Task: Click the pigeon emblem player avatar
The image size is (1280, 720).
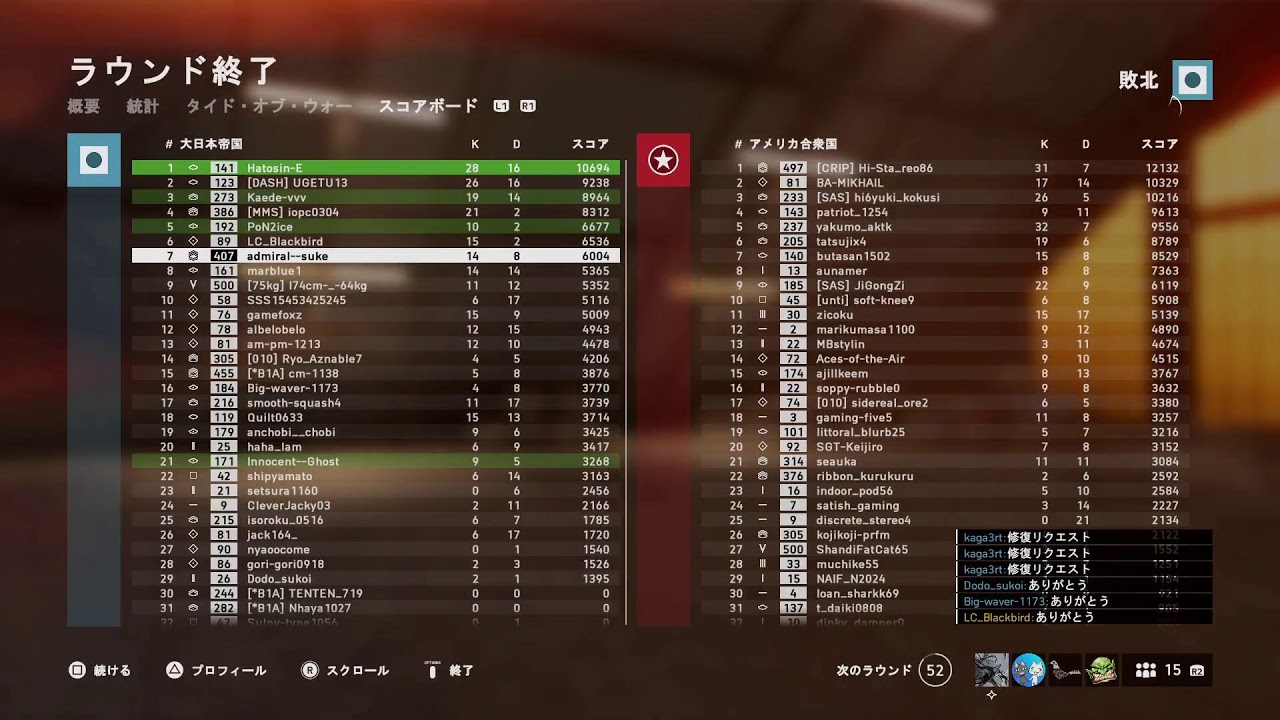Action: point(1065,670)
